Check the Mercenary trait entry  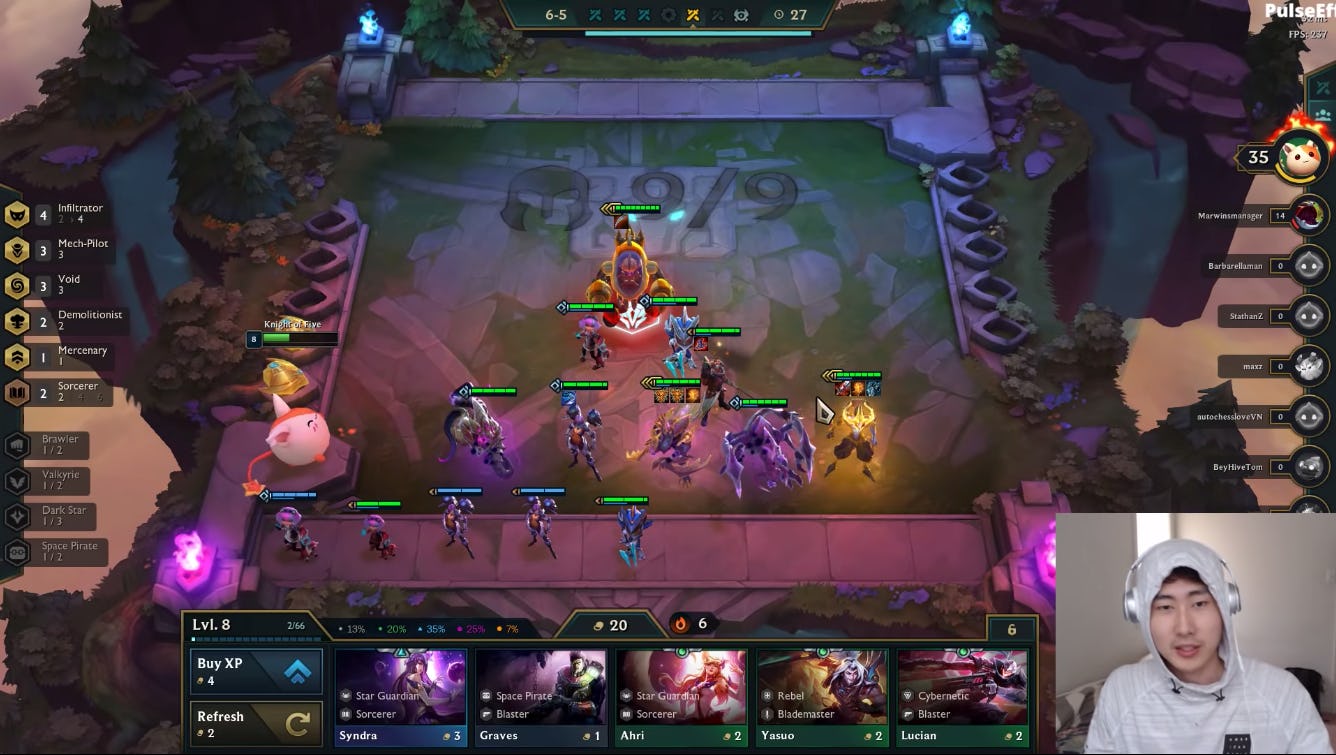click(x=62, y=356)
